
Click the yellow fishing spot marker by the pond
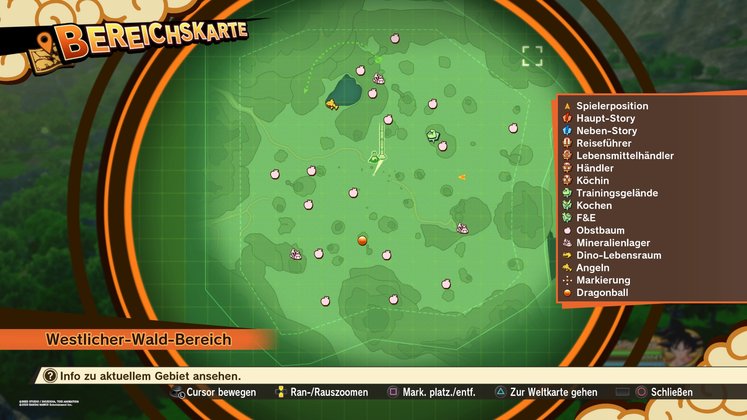pyautogui.click(x=331, y=102)
